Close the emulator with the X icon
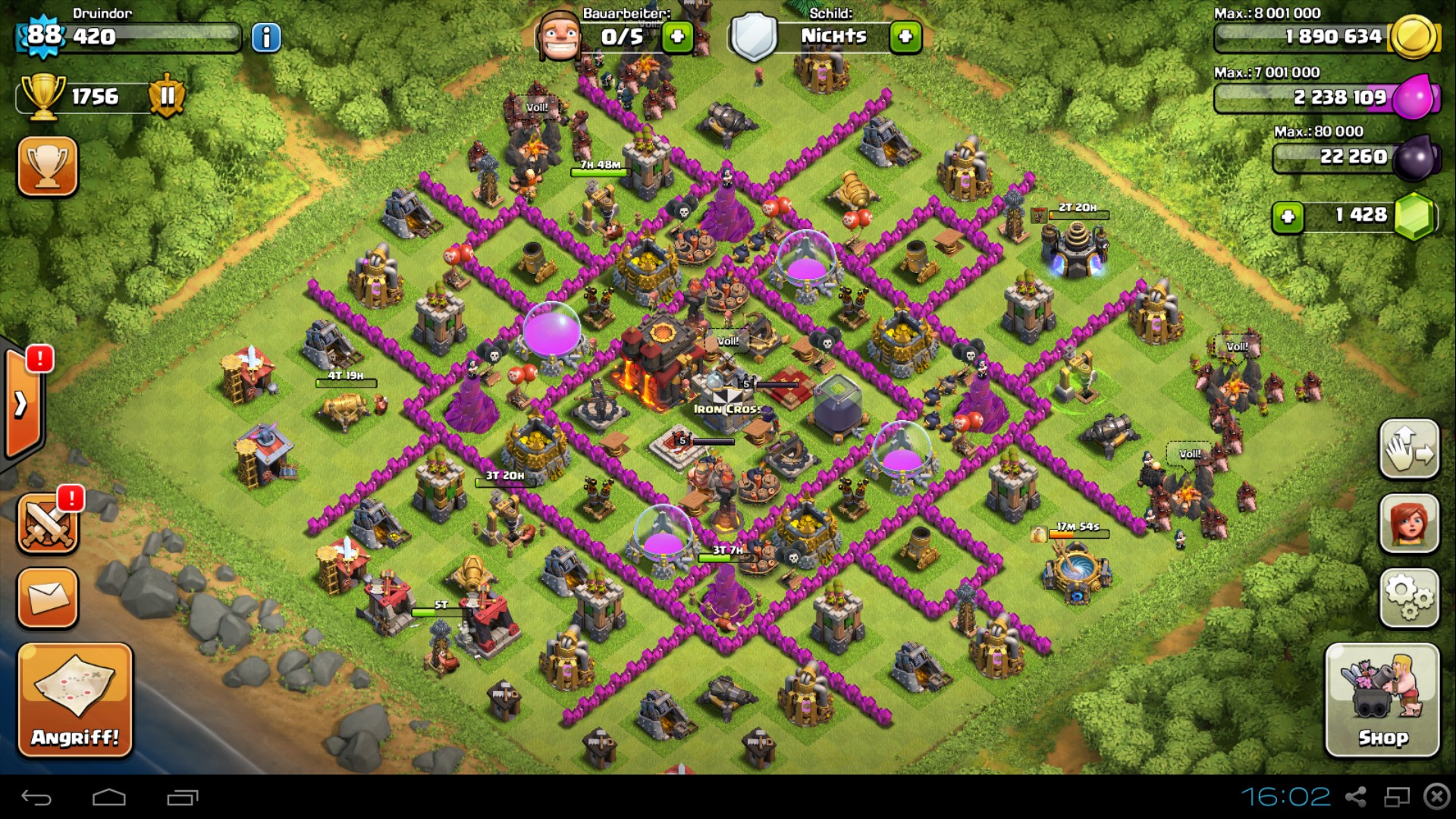Image resolution: width=1456 pixels, height=819 pixels. 1436,796
